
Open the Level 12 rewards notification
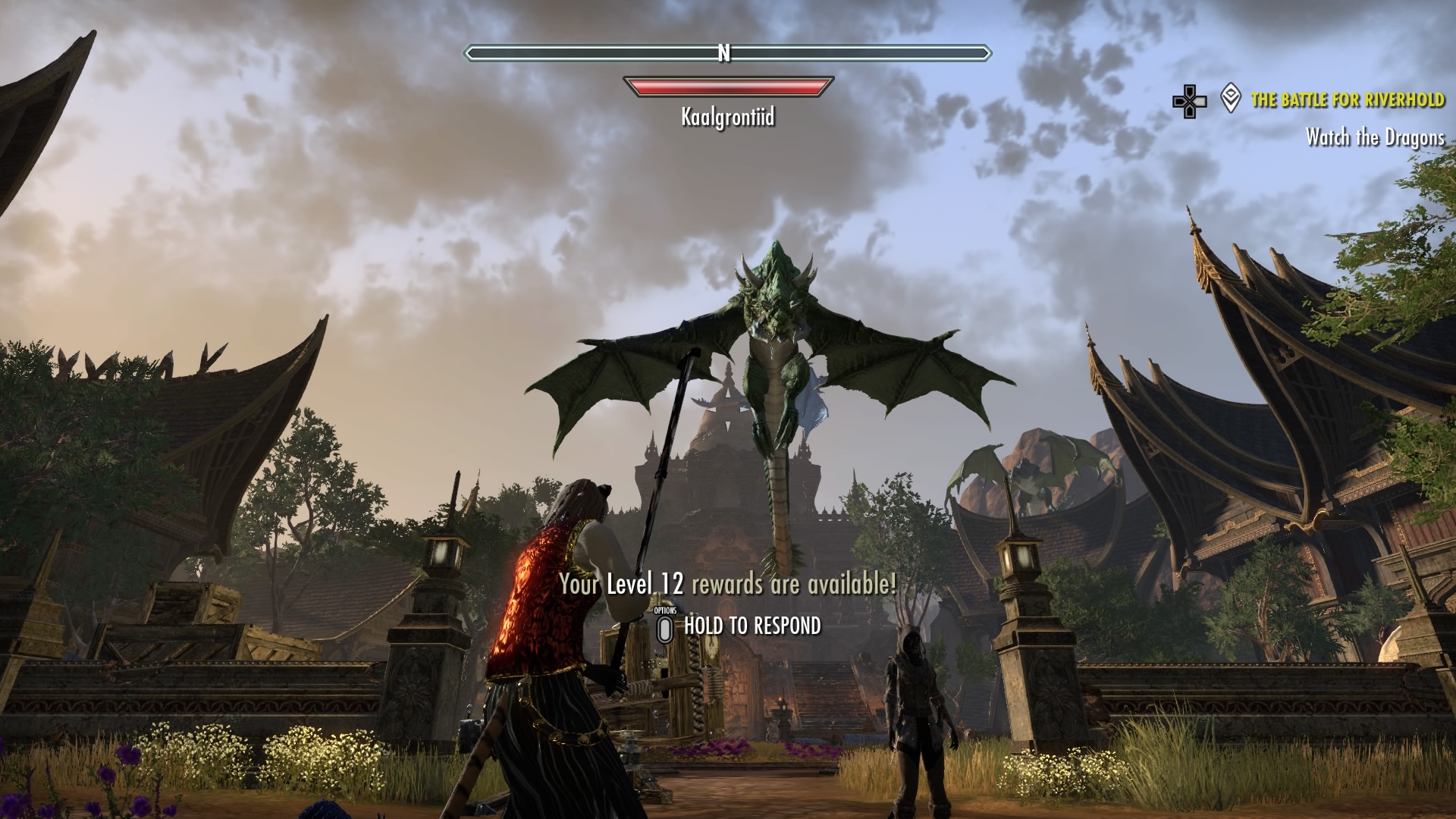click(727, 585)
